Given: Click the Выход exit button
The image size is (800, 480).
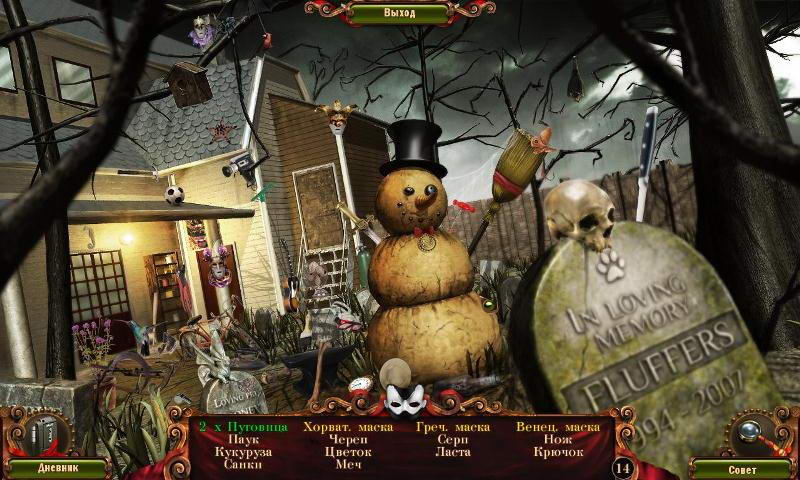Looking at the screenshot, I should (399, 13).
